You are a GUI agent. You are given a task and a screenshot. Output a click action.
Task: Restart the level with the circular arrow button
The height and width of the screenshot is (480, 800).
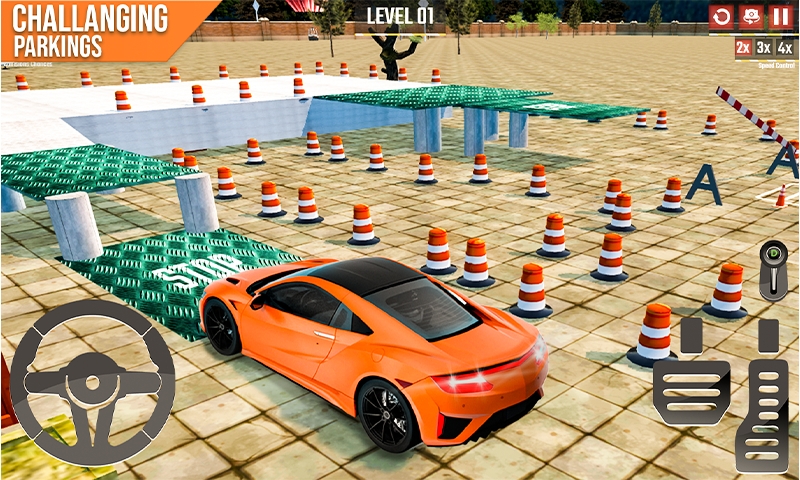[x=720, y=17]
